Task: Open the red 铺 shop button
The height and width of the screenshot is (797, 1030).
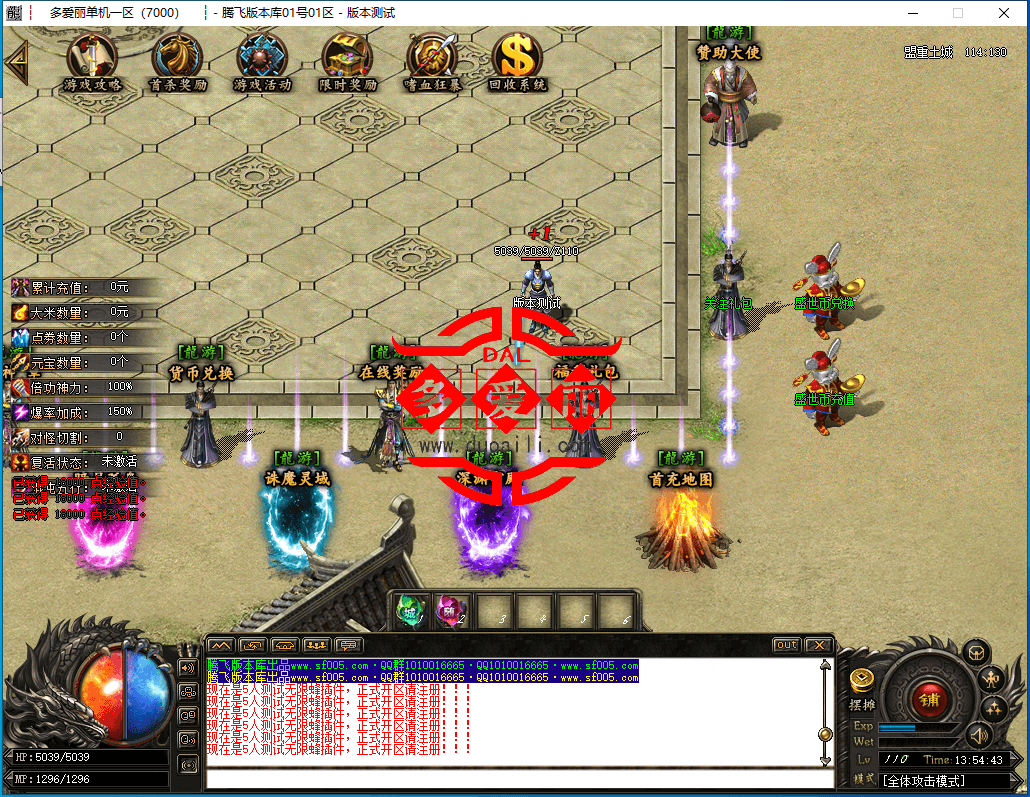Action: point(928,698)
